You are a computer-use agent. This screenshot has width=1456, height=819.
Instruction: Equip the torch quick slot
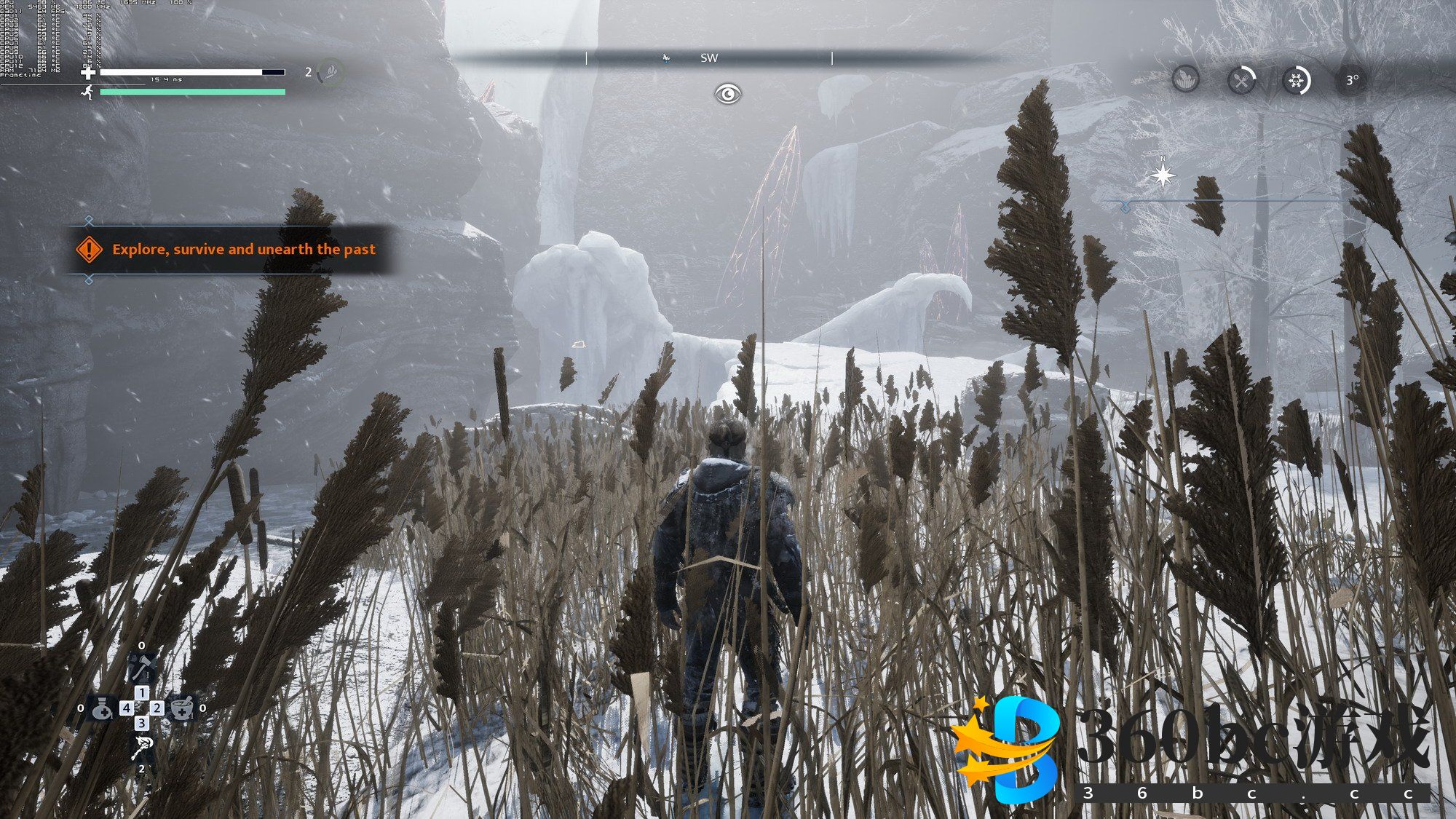(142, 748)
